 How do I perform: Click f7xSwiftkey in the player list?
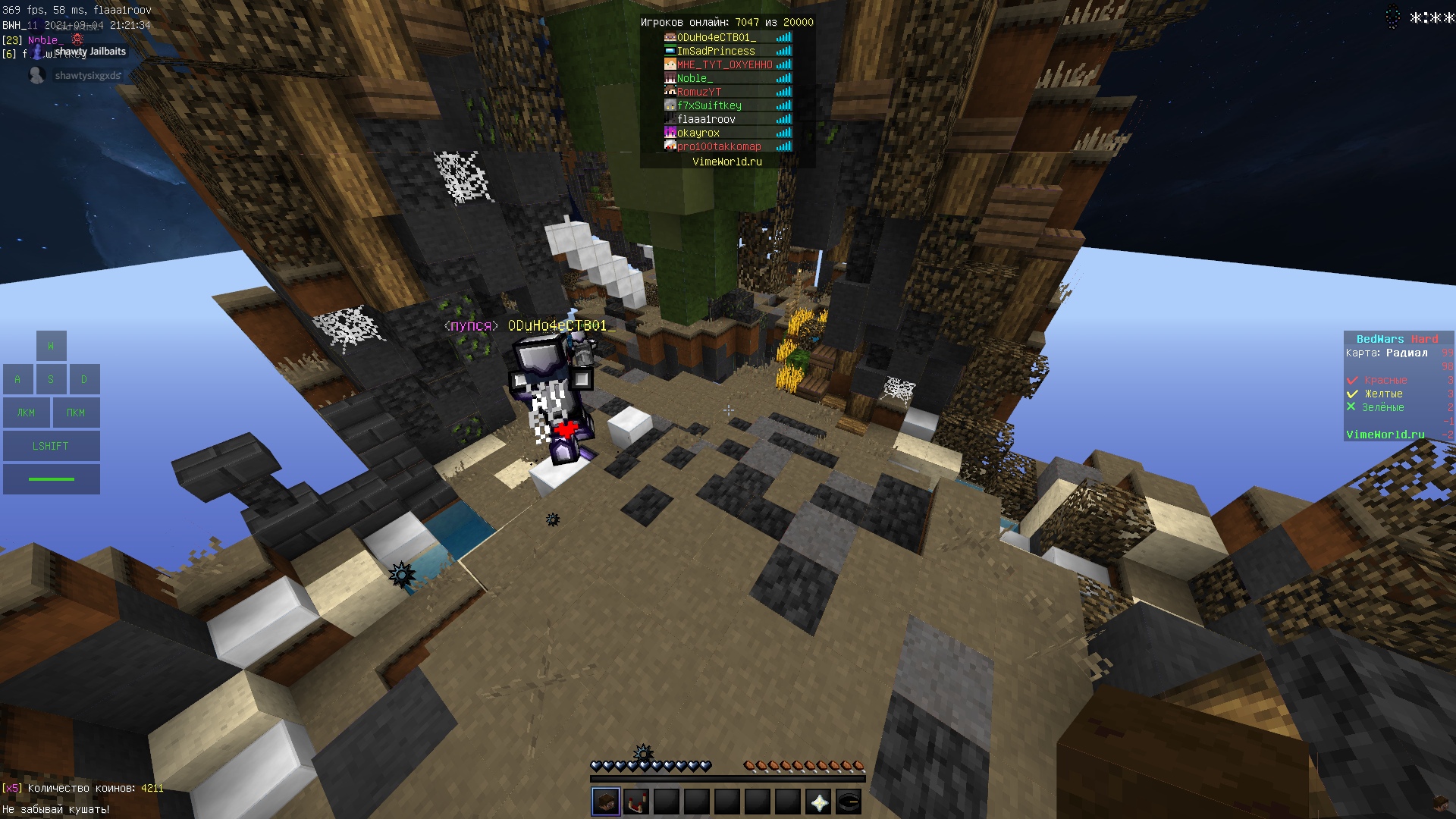point(709,105)
